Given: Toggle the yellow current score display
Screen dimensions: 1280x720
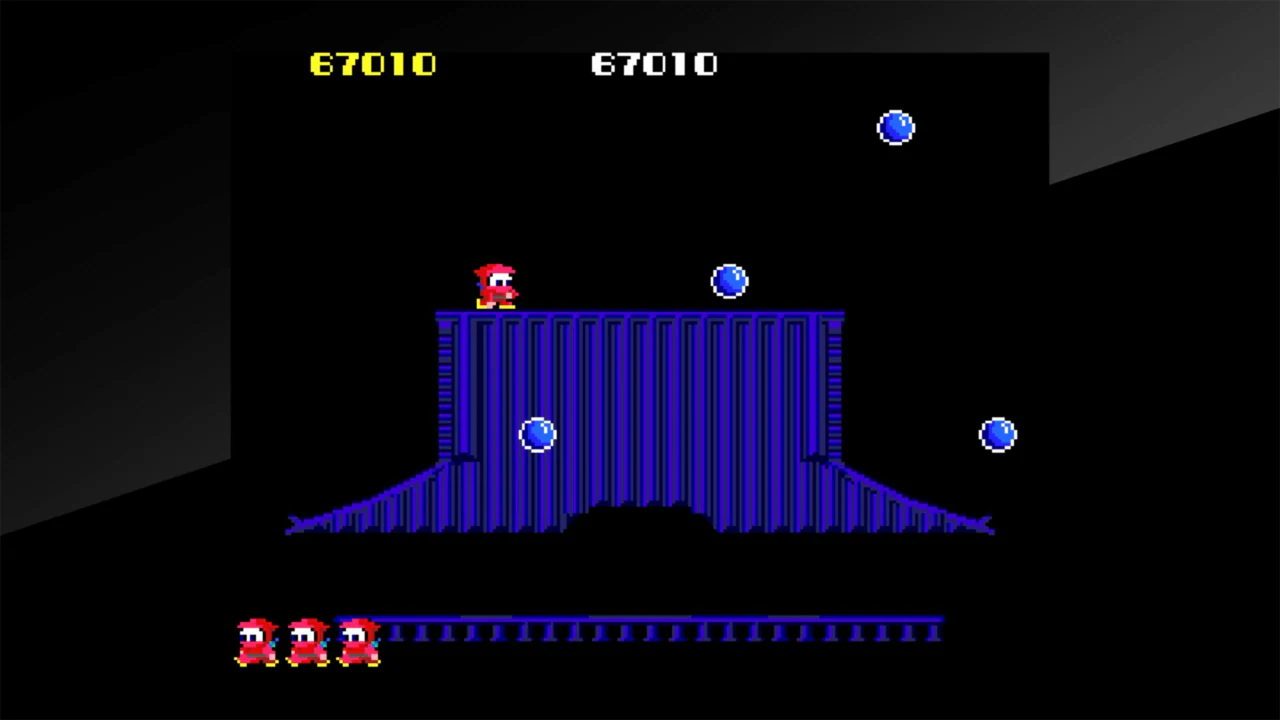Looking at the screenshot, I should click(x=372, y=64).
